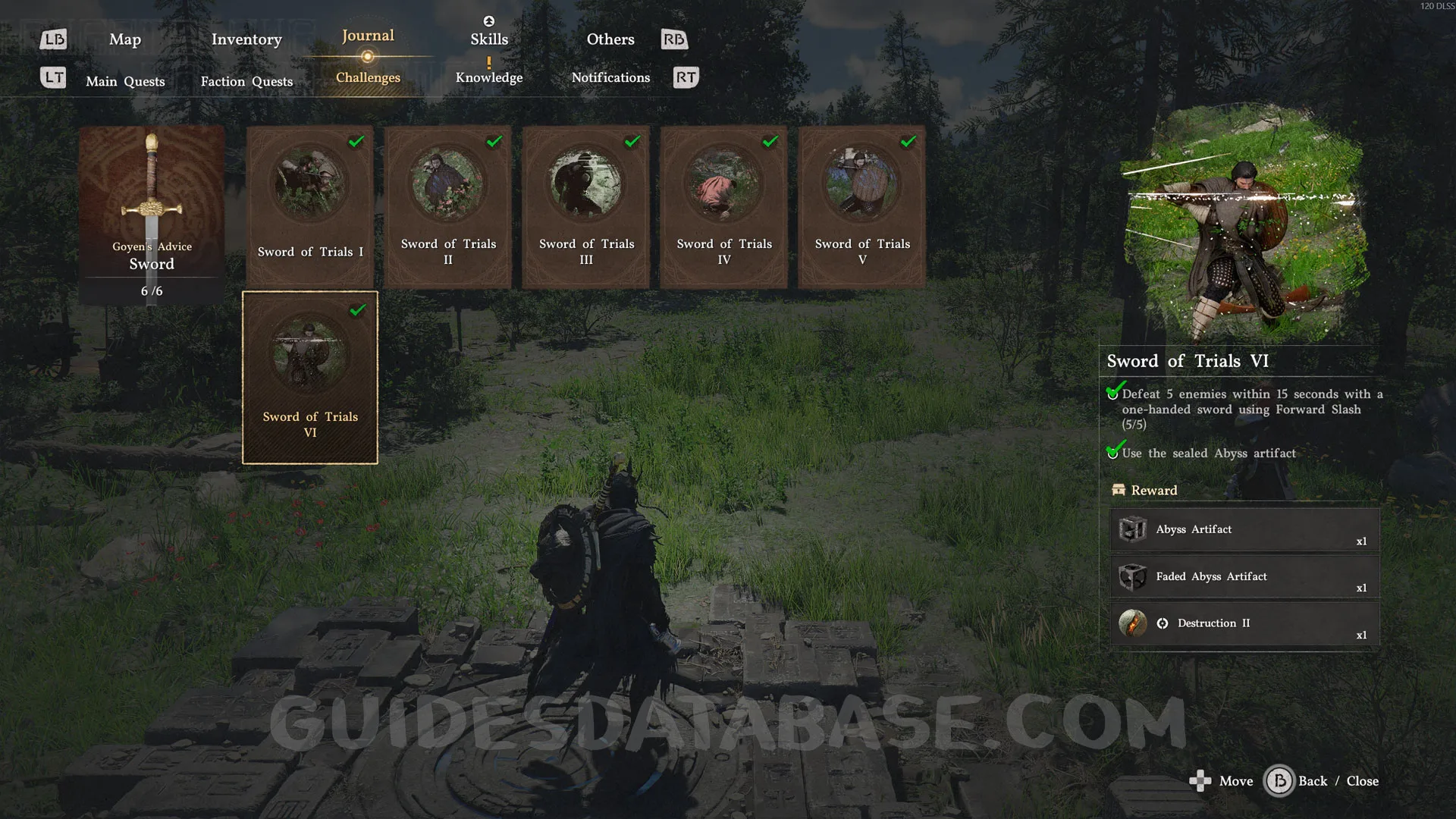Choose the Sword of Trials I card
The image size is (1456, 819).
coord(310,206)
